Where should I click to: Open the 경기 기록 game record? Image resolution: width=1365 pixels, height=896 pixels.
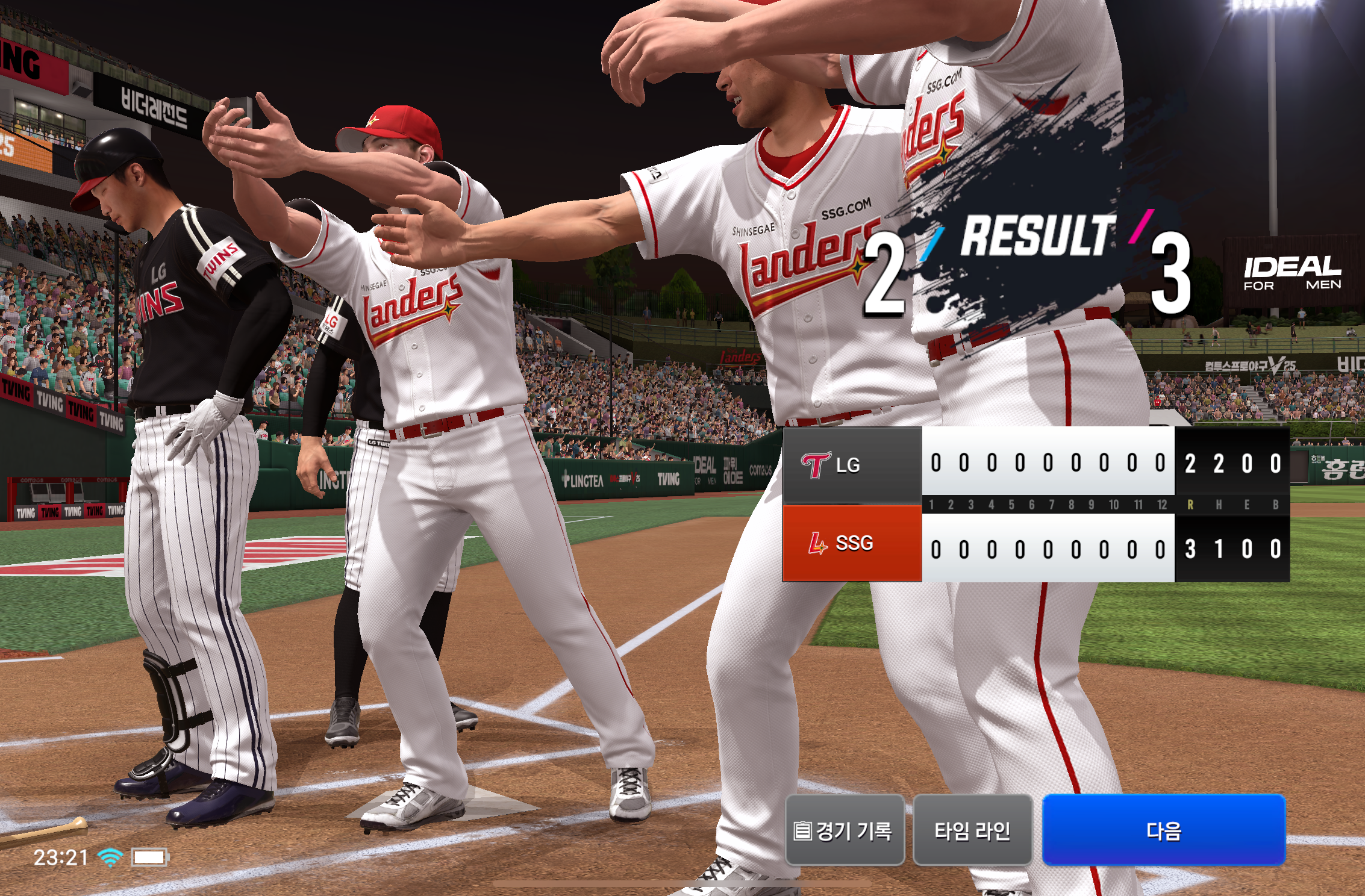(x=845, y=830)
